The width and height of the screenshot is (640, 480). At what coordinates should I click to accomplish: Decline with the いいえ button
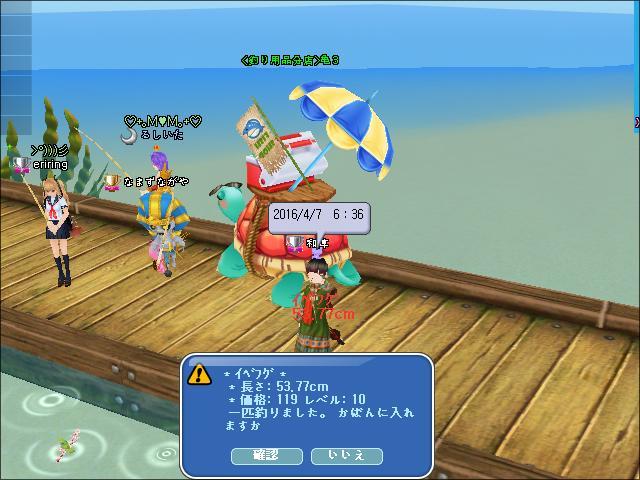[x=347, y=455]
